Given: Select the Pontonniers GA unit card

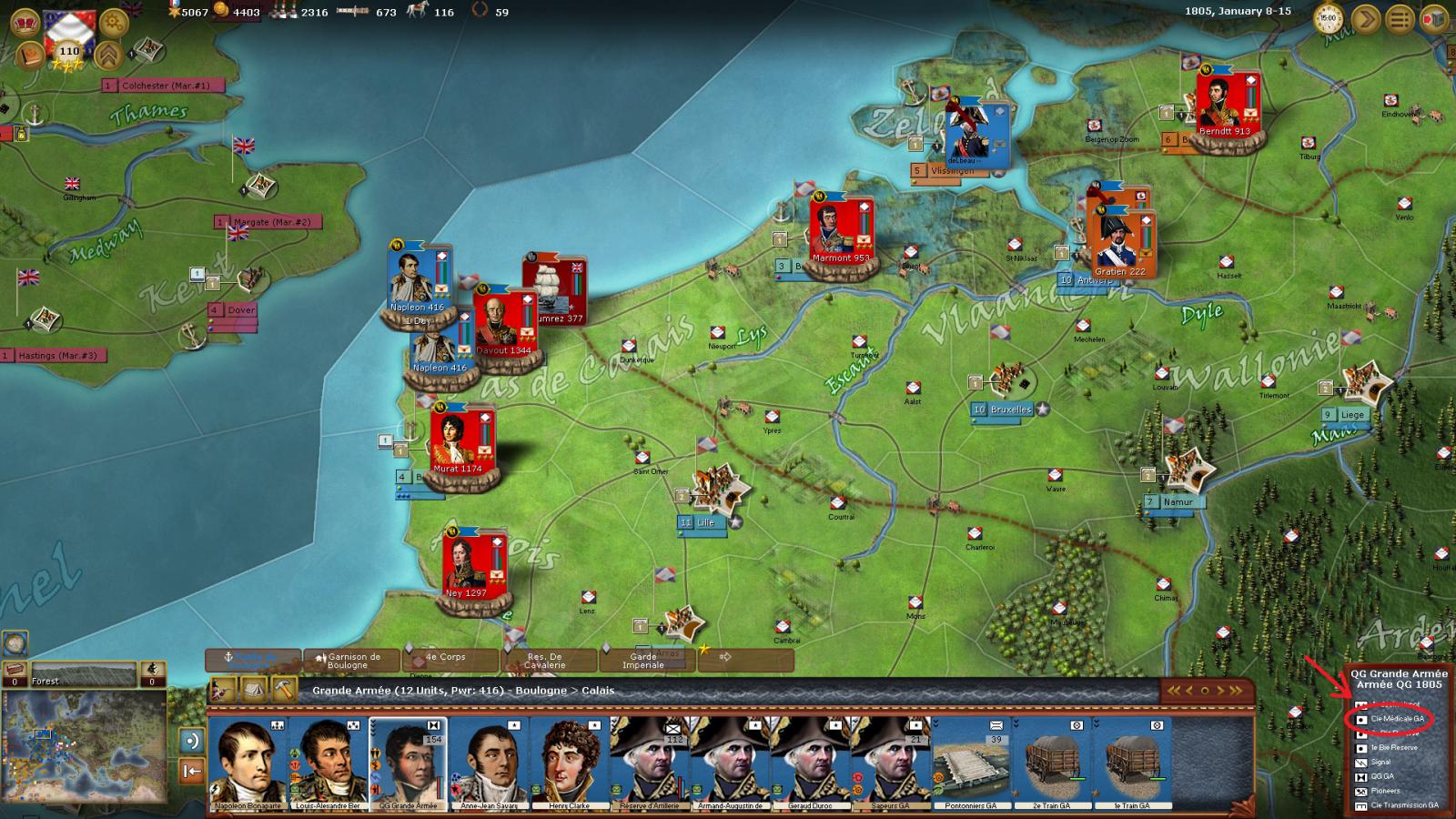Looking at the screenshot, I should [970, 763].
